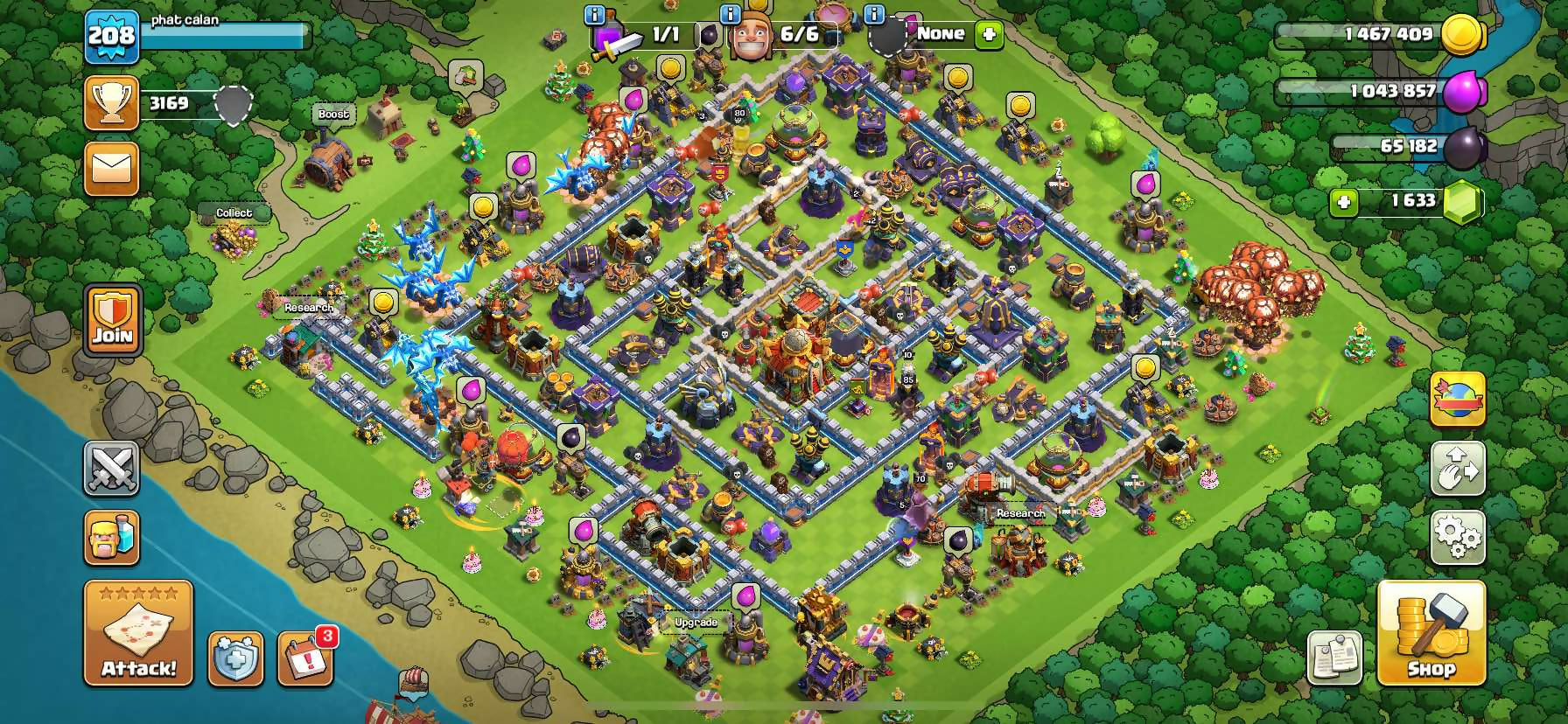The height and width of the screenshot is (724, 1568).
Task: Open the trophy league panel
Action: pyautogui.click(x=112, y=103)
